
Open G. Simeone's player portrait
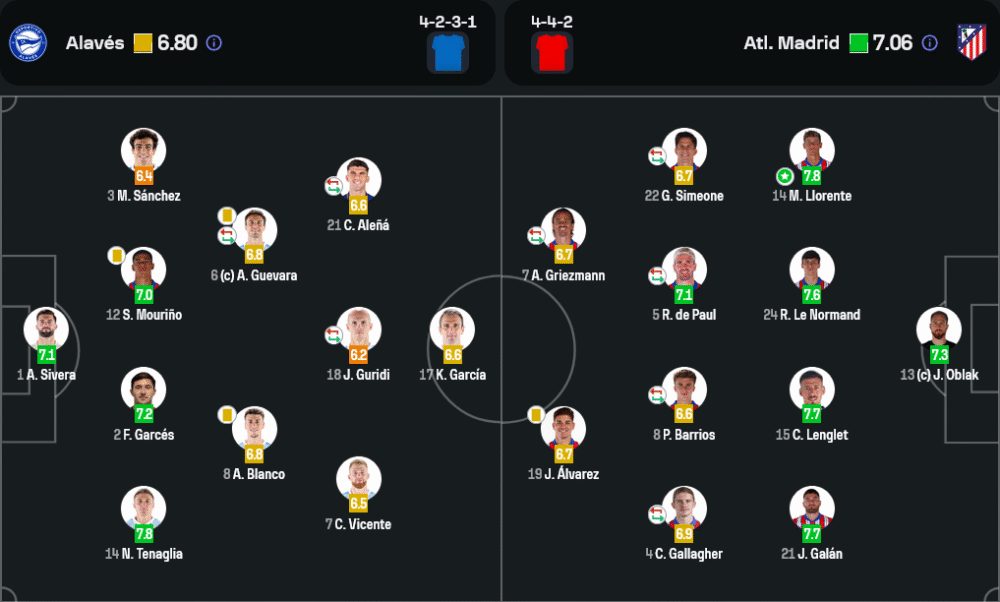[x=684, y=151]
